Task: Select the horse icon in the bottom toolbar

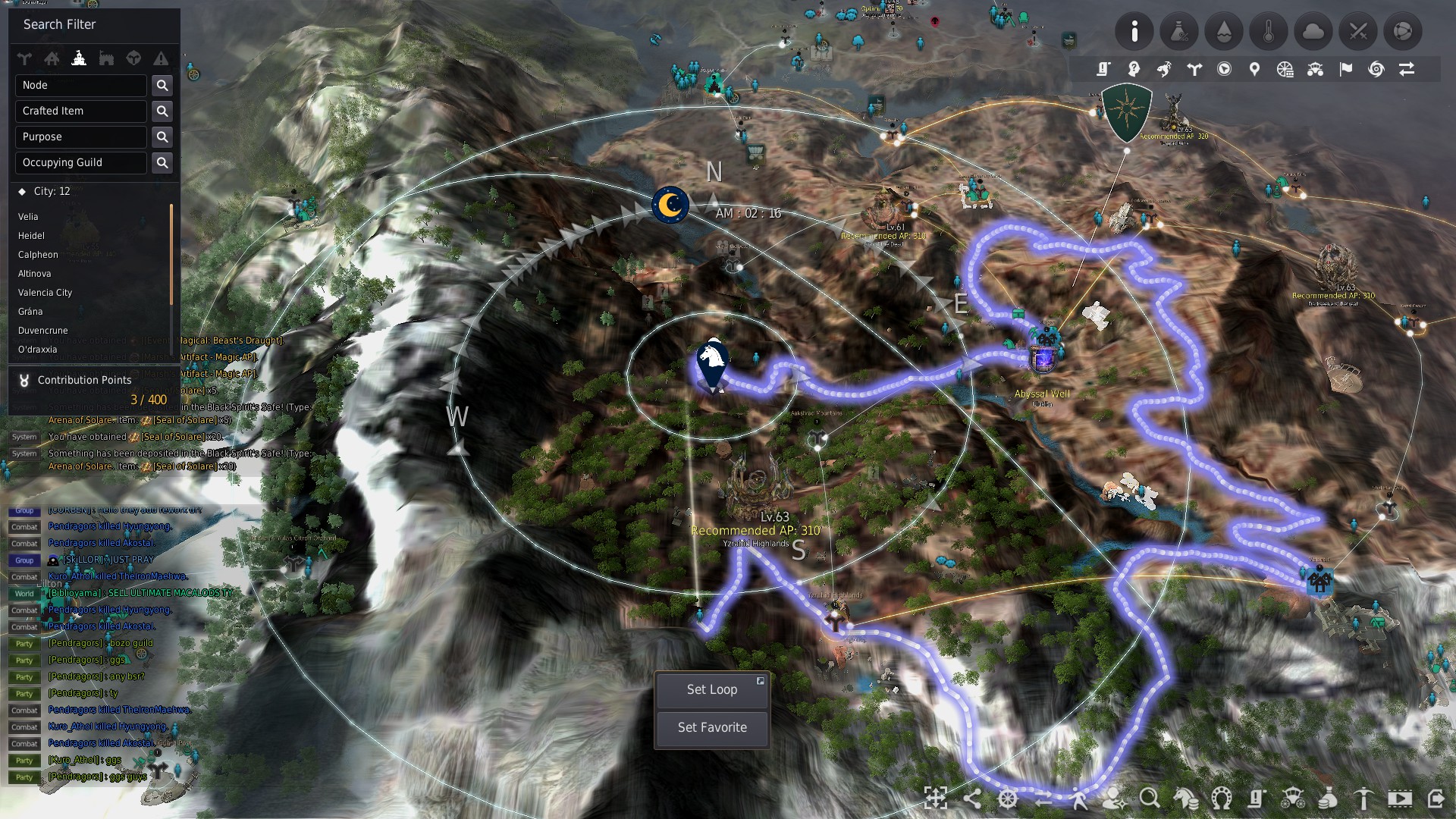Action: tap(1185, 799)
